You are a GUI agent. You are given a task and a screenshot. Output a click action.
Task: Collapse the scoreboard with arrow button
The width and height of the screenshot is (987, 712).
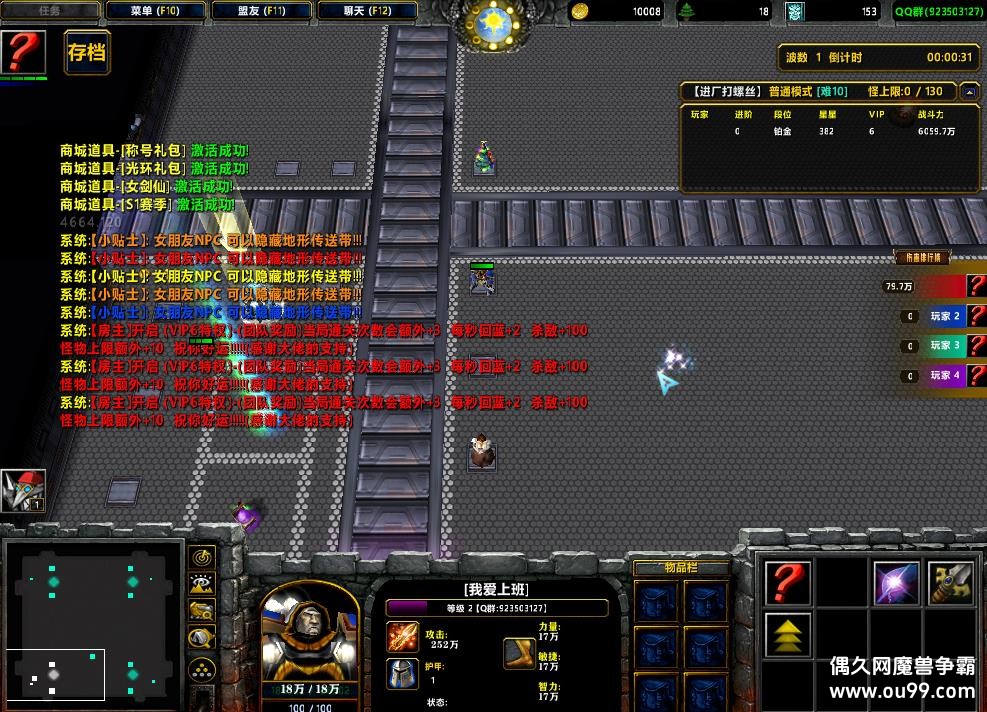968,92
